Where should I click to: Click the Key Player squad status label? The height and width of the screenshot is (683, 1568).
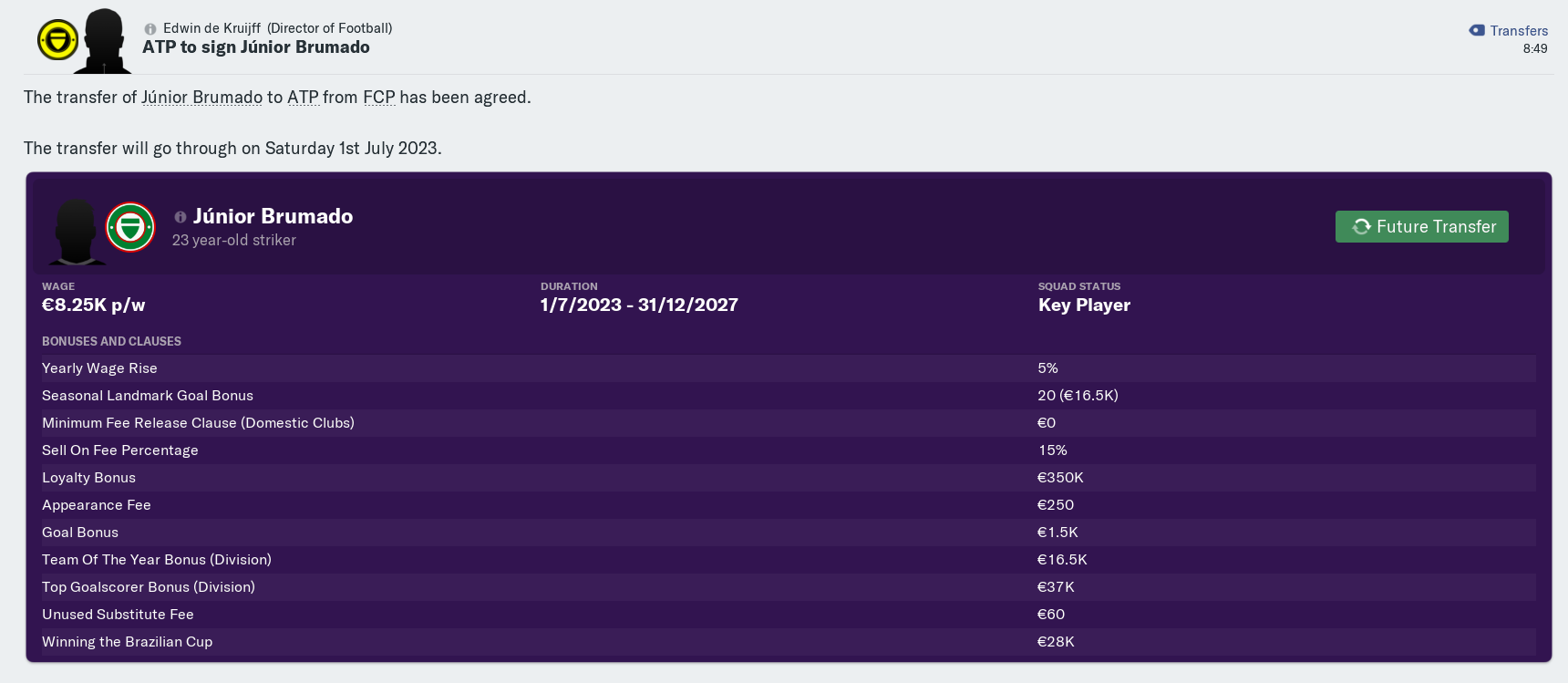[1084, 305]
